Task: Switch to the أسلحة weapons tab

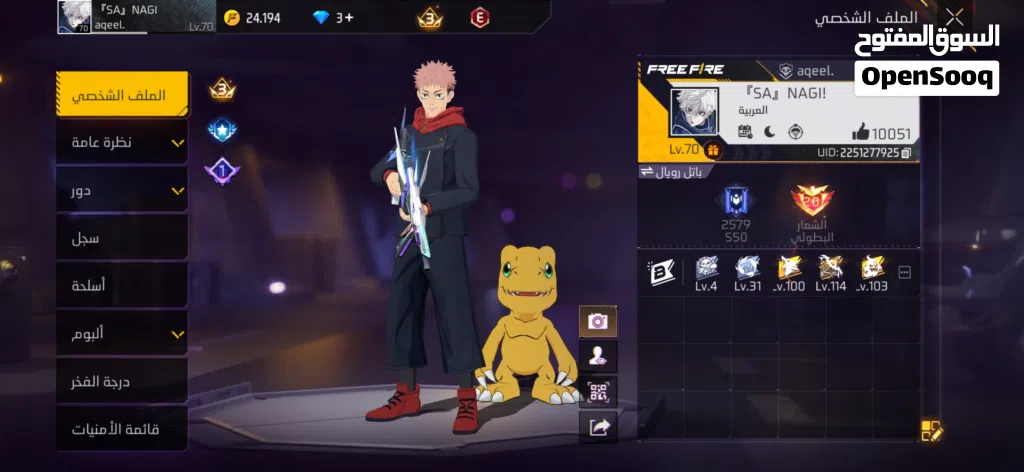Action: coord(122,286)
